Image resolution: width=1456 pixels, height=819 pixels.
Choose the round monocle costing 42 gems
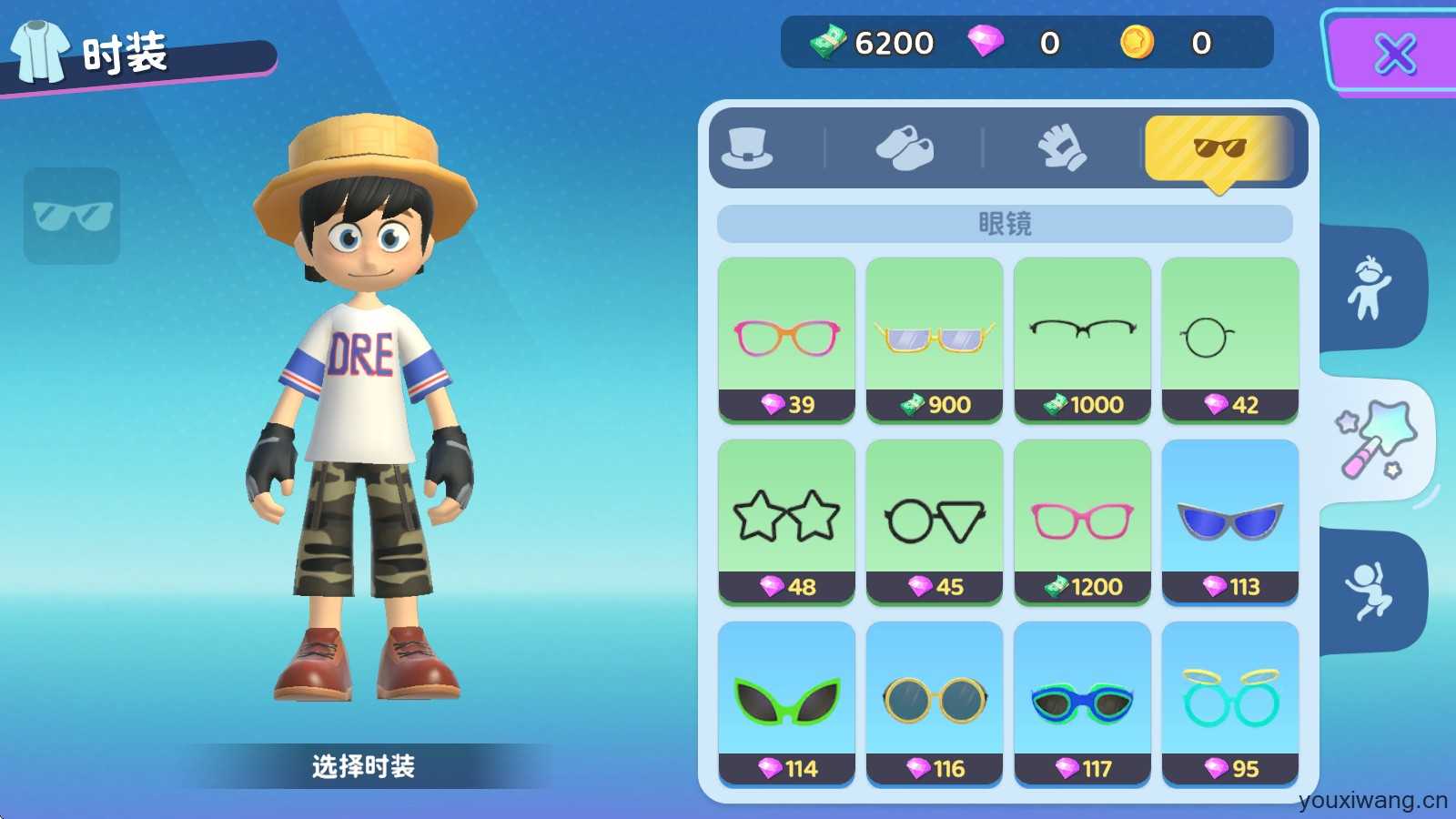tap(1229, 339)
